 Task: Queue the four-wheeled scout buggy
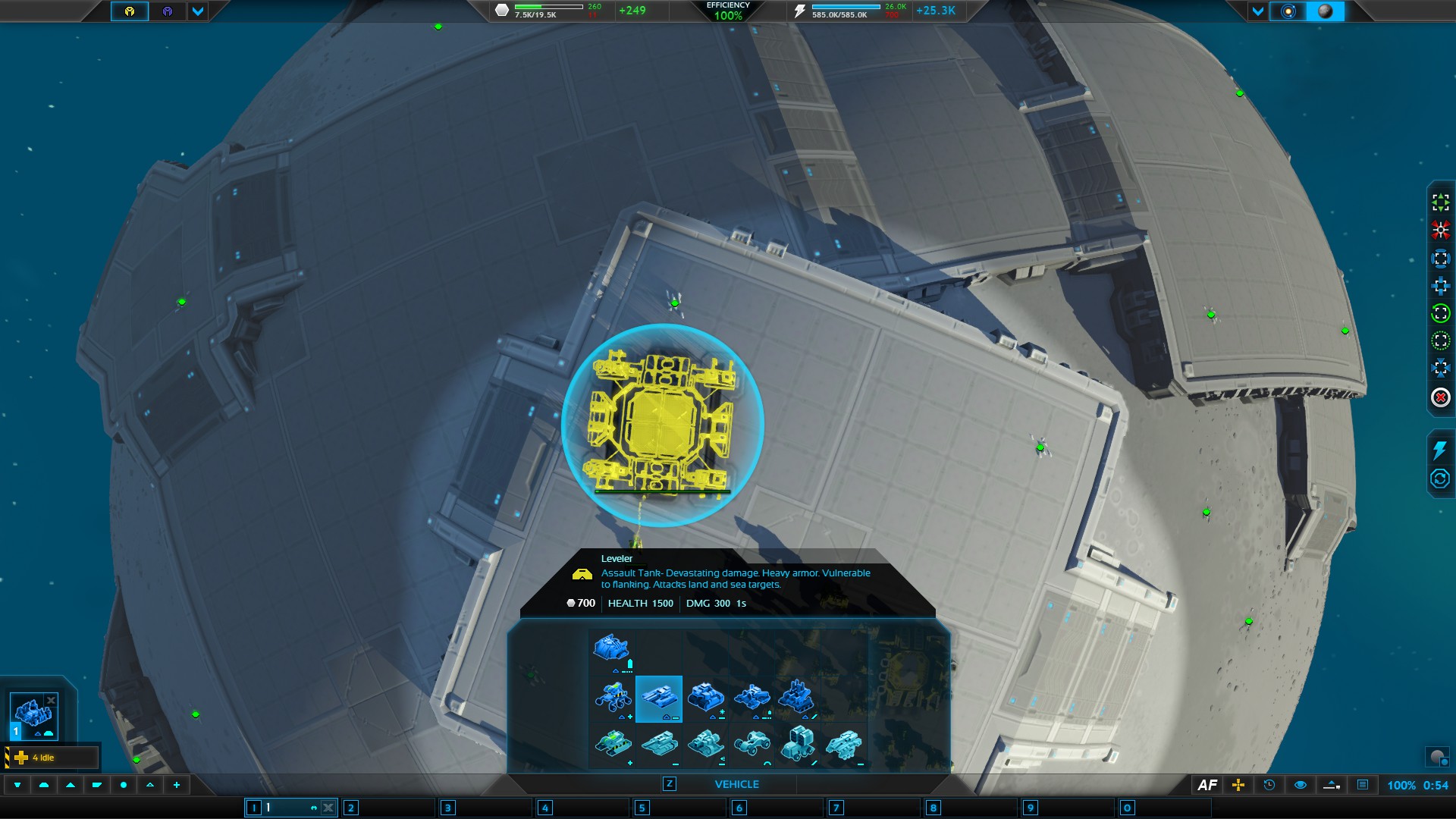tap(752, 743)
